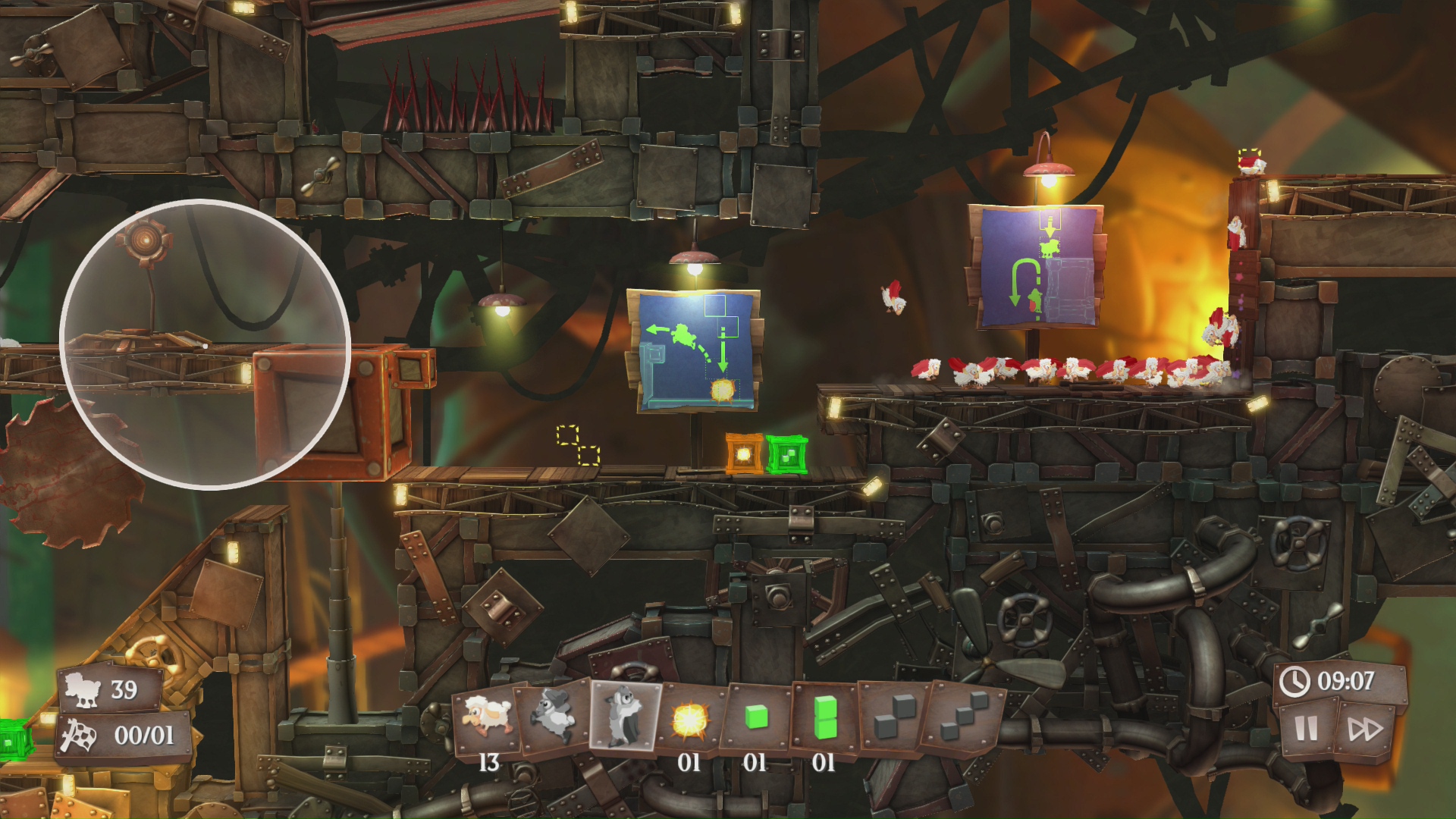
Task: Select the single green block tool
Action: (756, 717)
